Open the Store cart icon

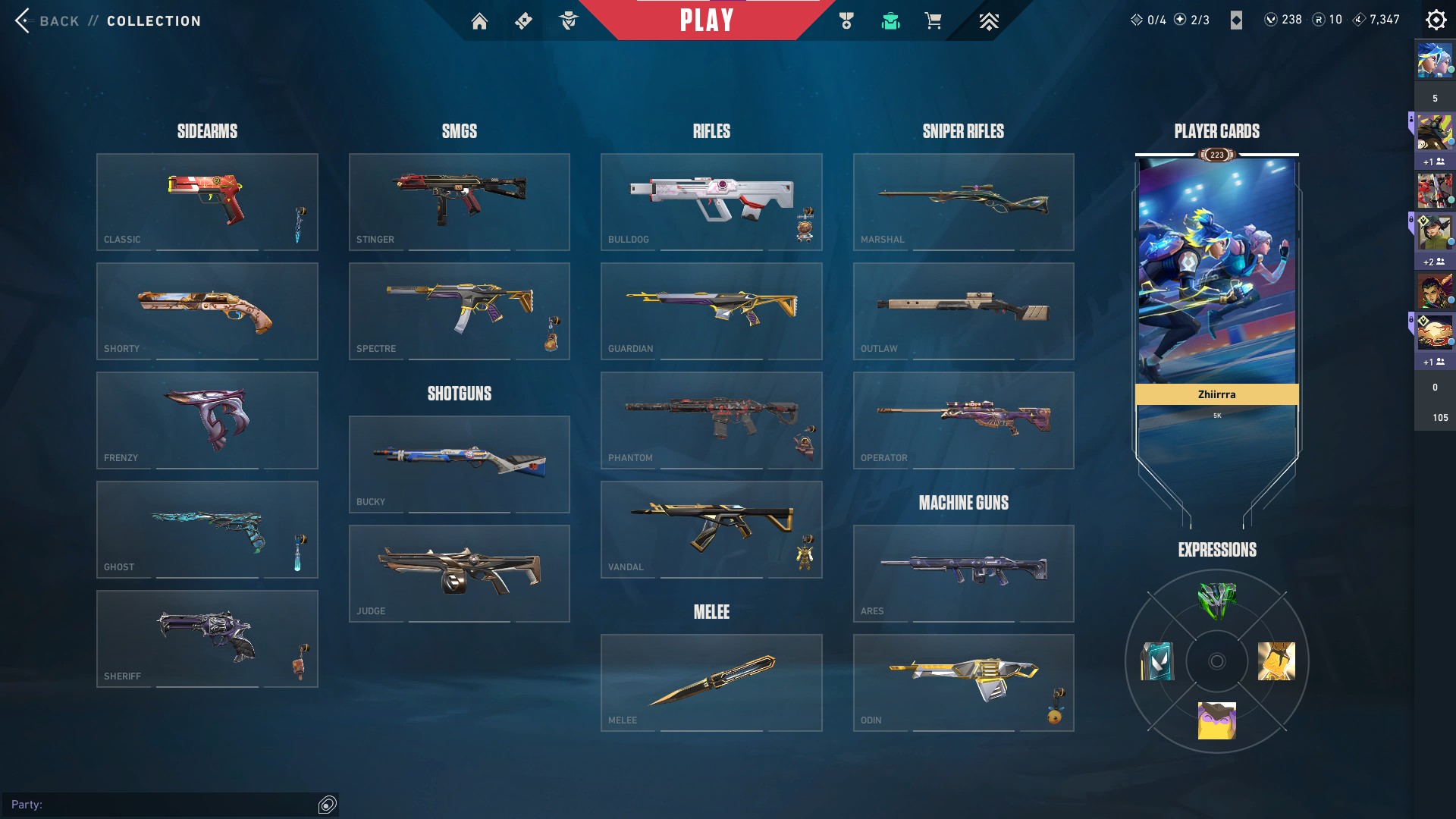(934, 20)
